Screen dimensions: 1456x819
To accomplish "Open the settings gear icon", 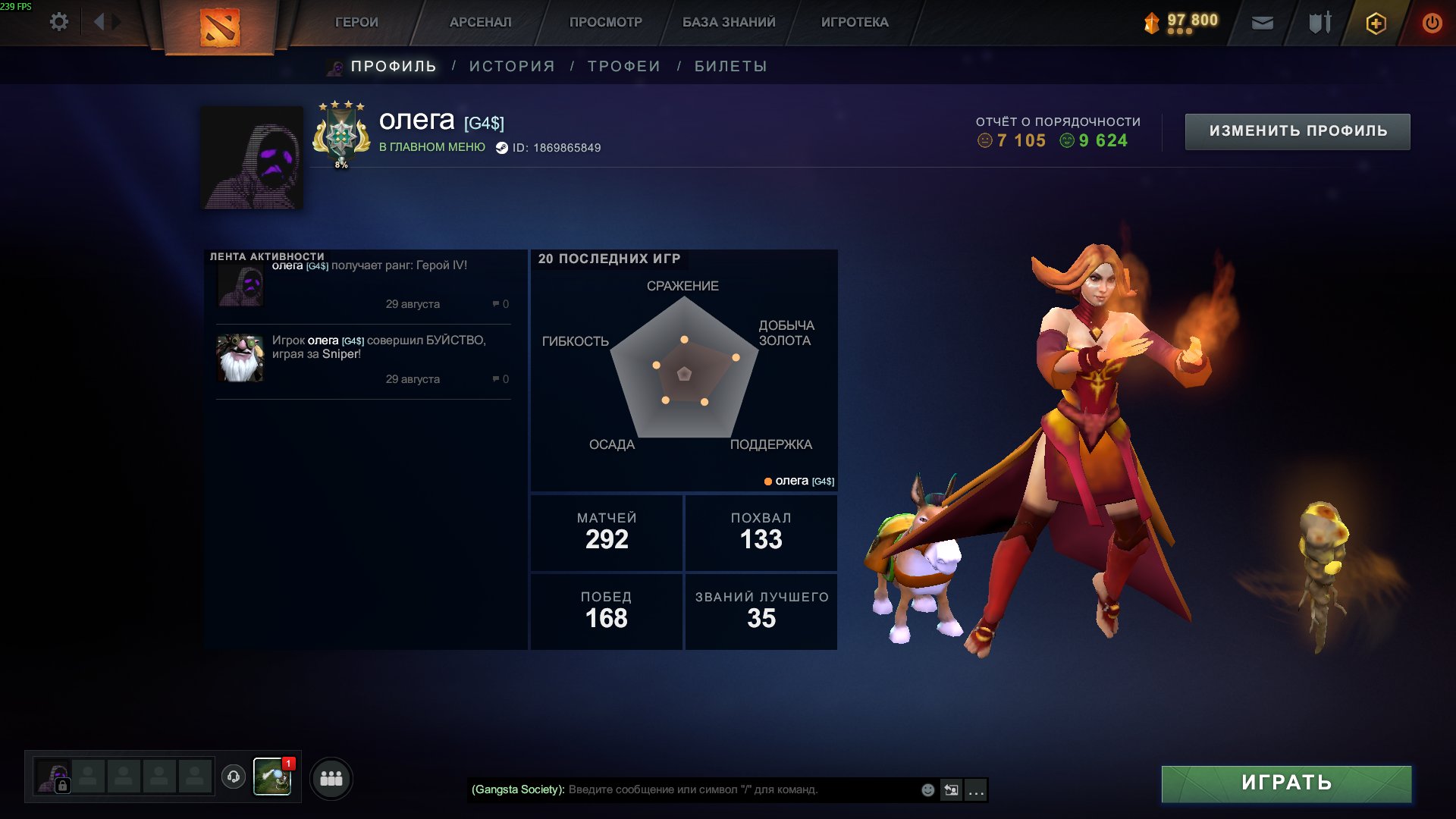I will (x=59, y=22).
